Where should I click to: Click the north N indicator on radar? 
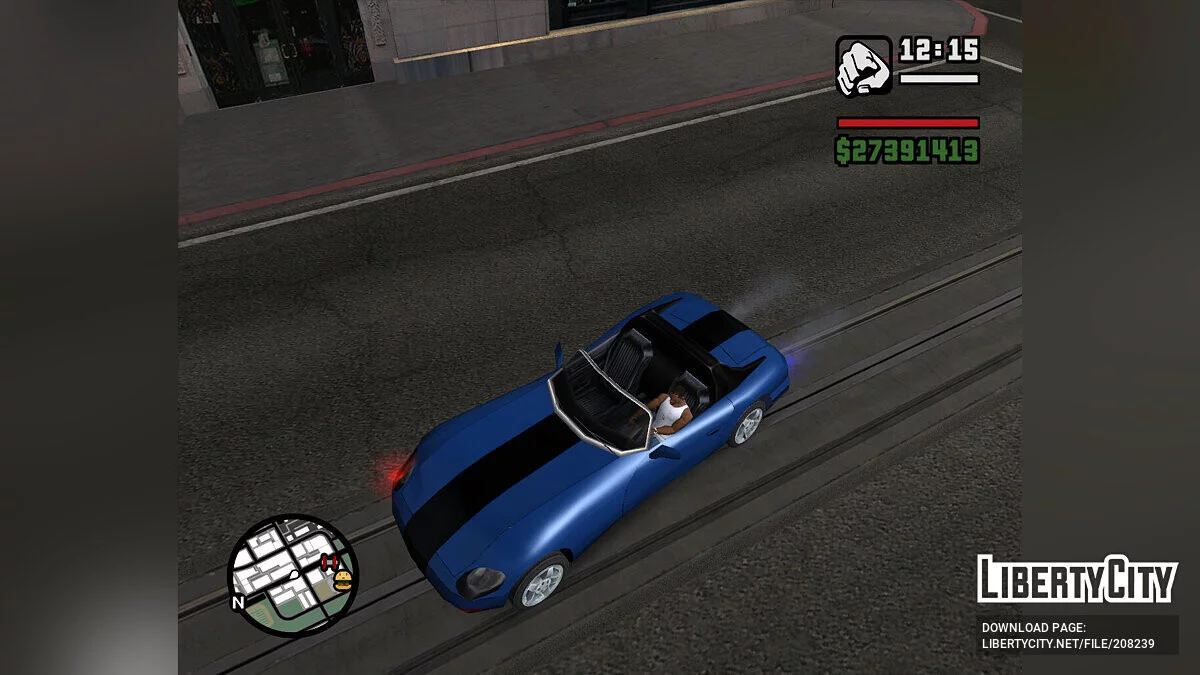238,603
